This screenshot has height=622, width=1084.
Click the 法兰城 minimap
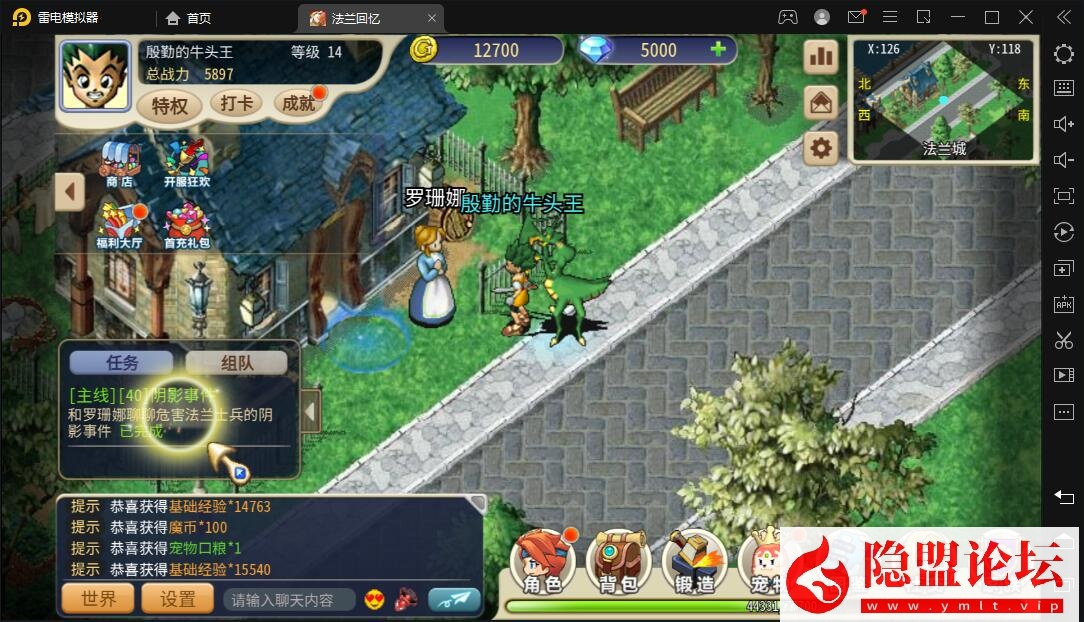[x=943, y=99]
